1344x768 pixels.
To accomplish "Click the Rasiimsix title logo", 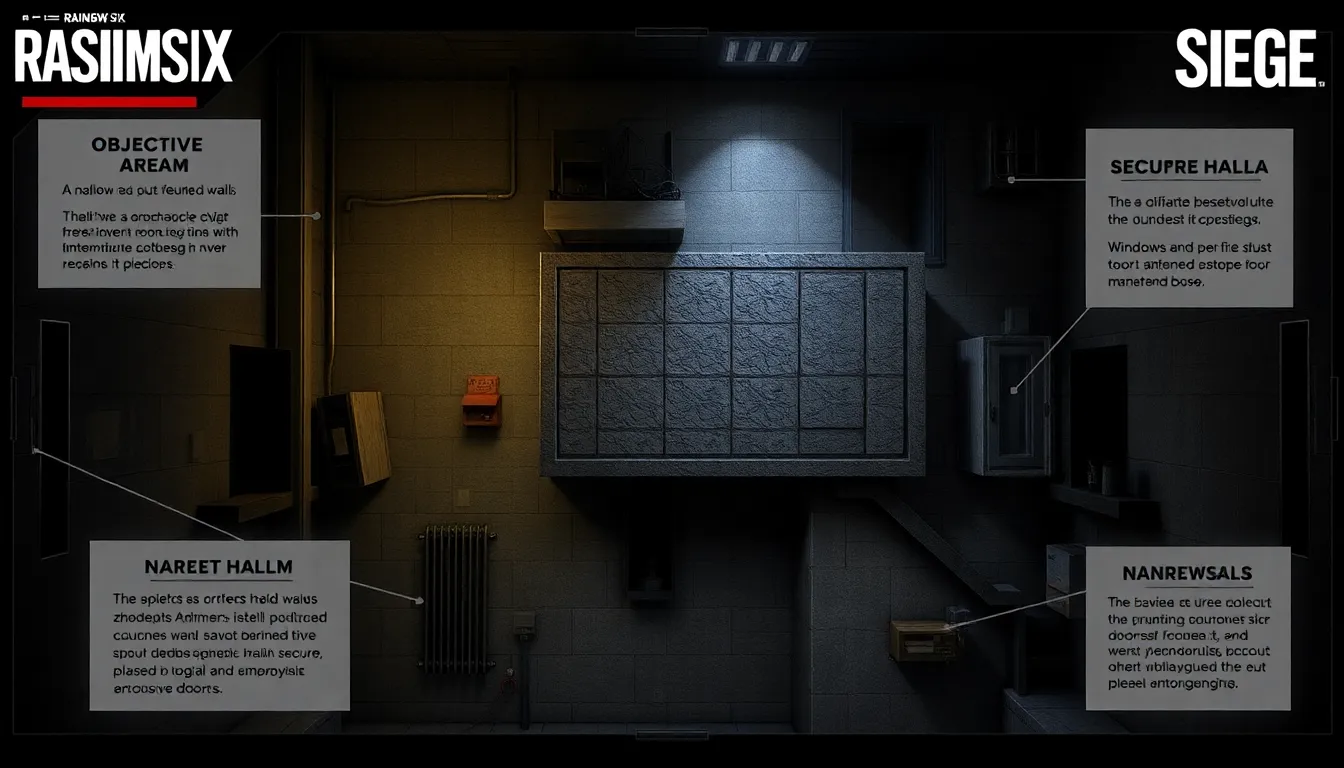I will [x=123, y=57].
